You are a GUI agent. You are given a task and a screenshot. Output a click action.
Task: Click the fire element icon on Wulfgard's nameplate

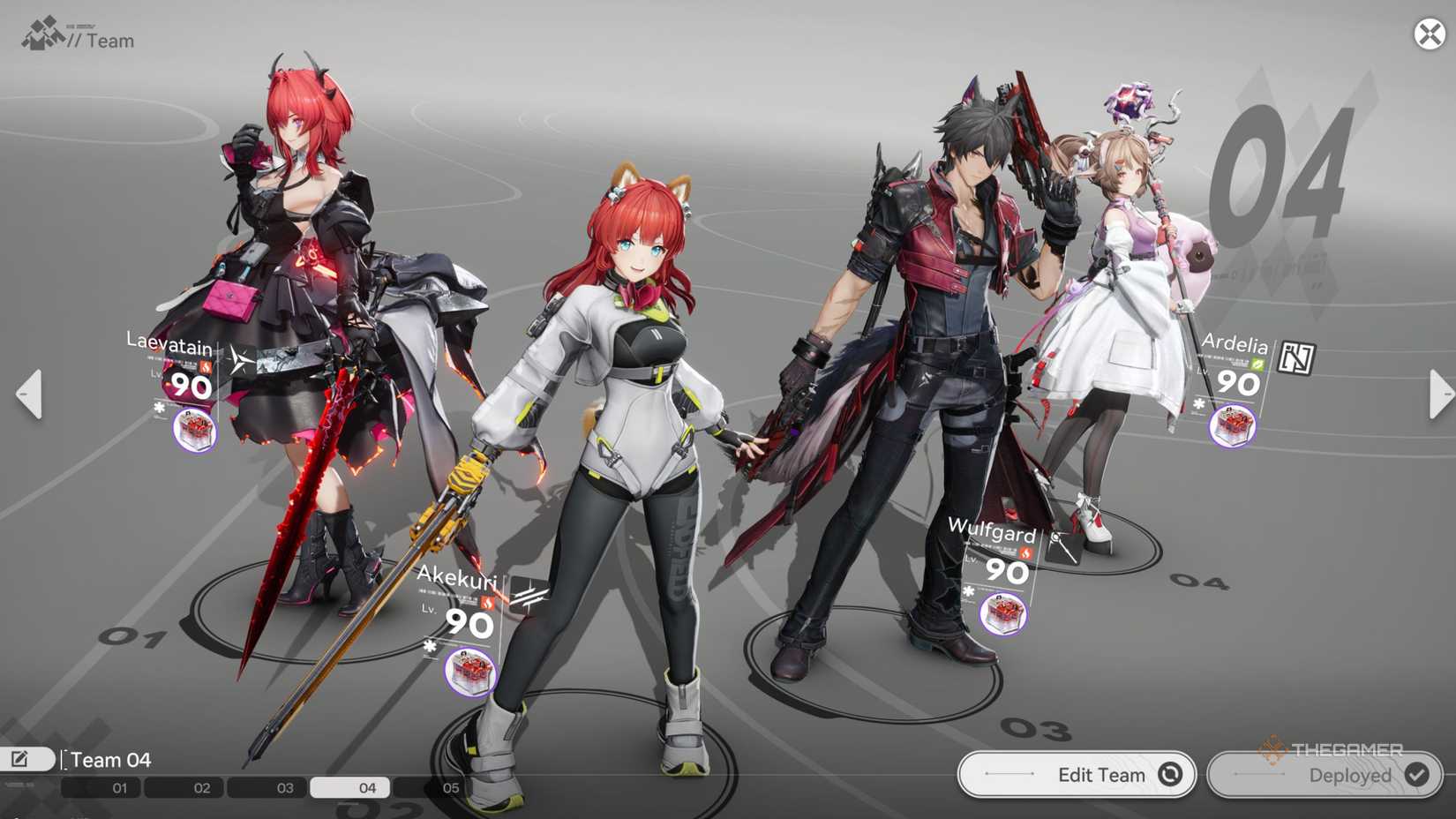pos(1025,553)
